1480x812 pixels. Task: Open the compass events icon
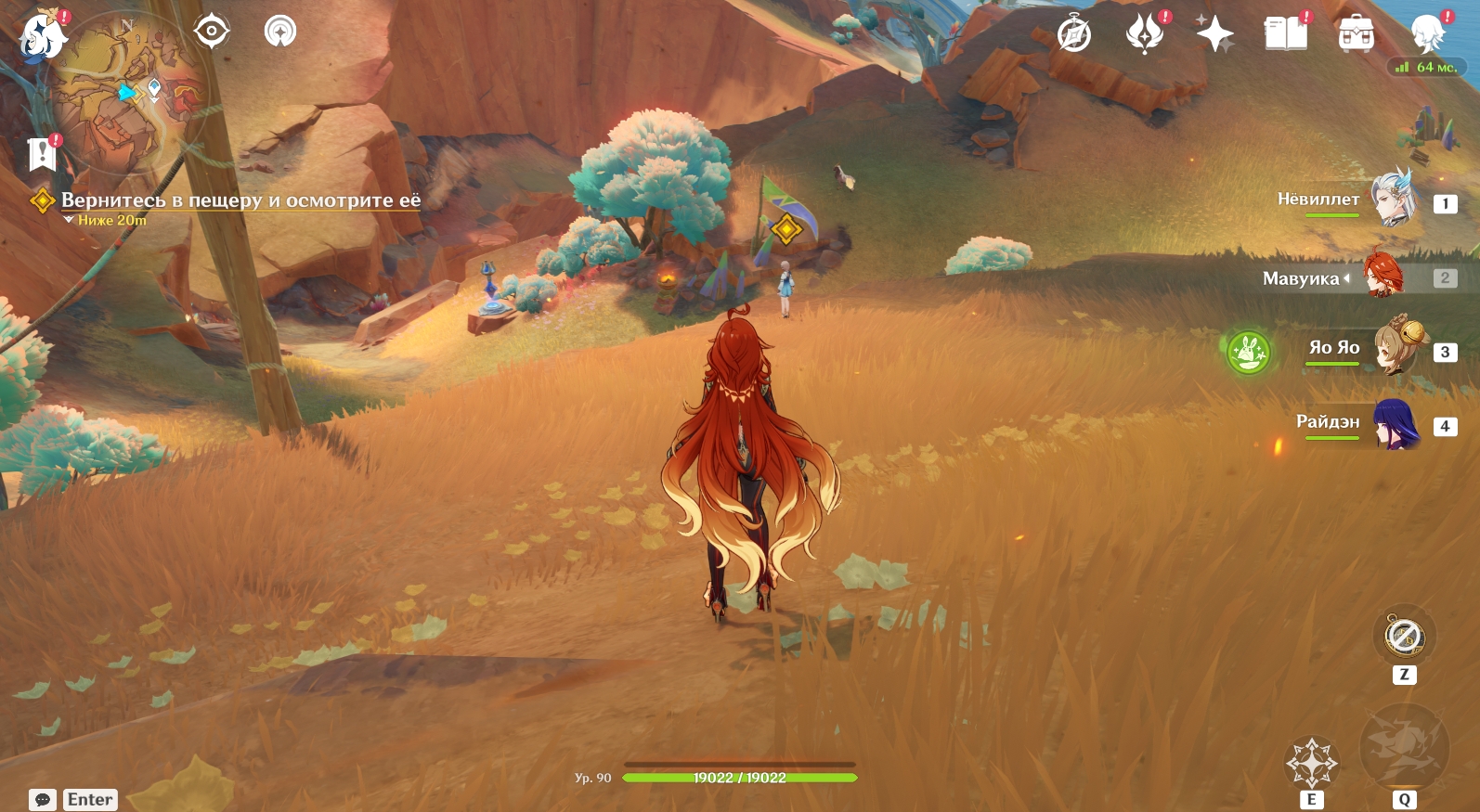coord(1074,35)
